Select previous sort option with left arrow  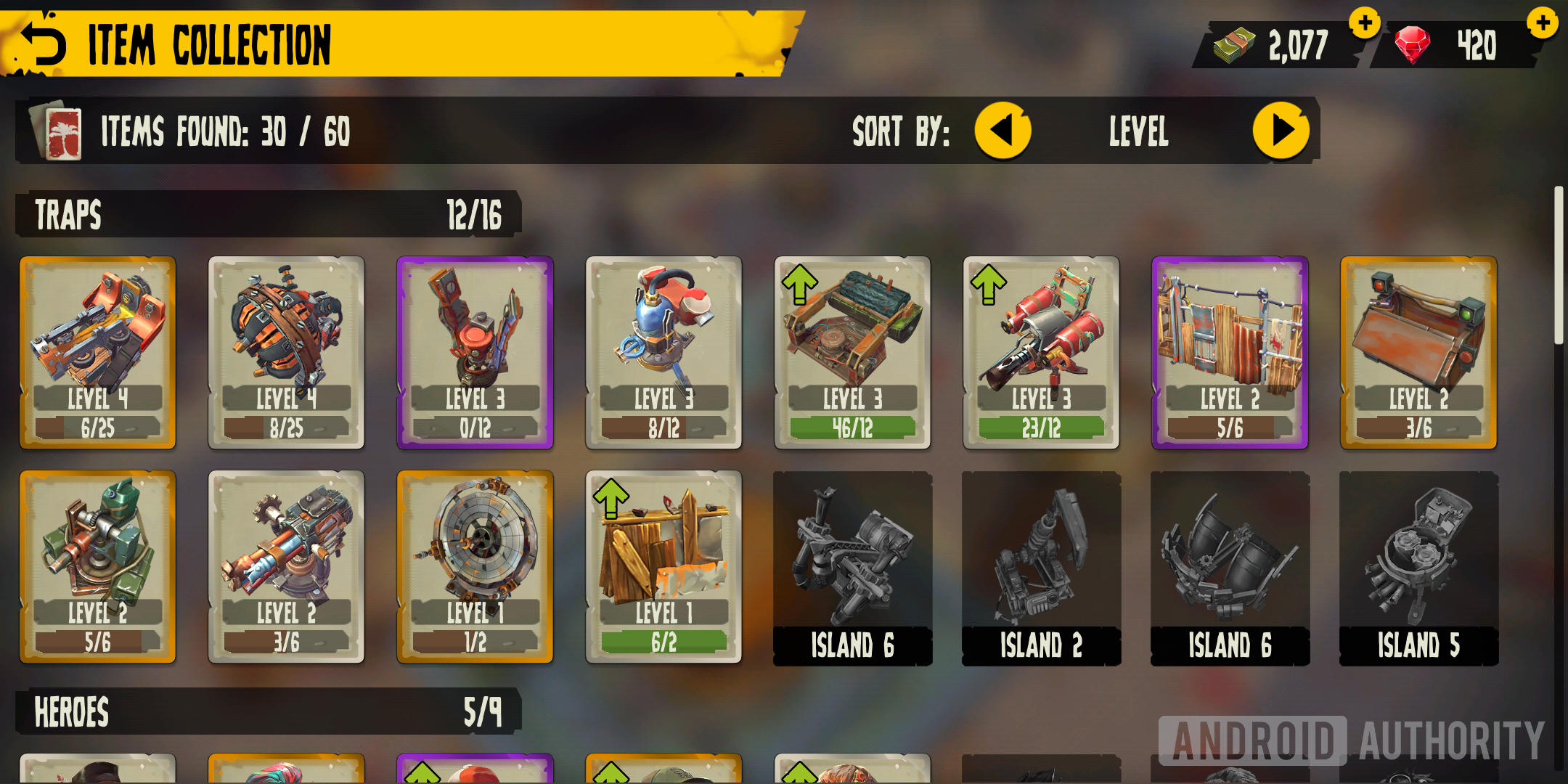click(1002, 131)
